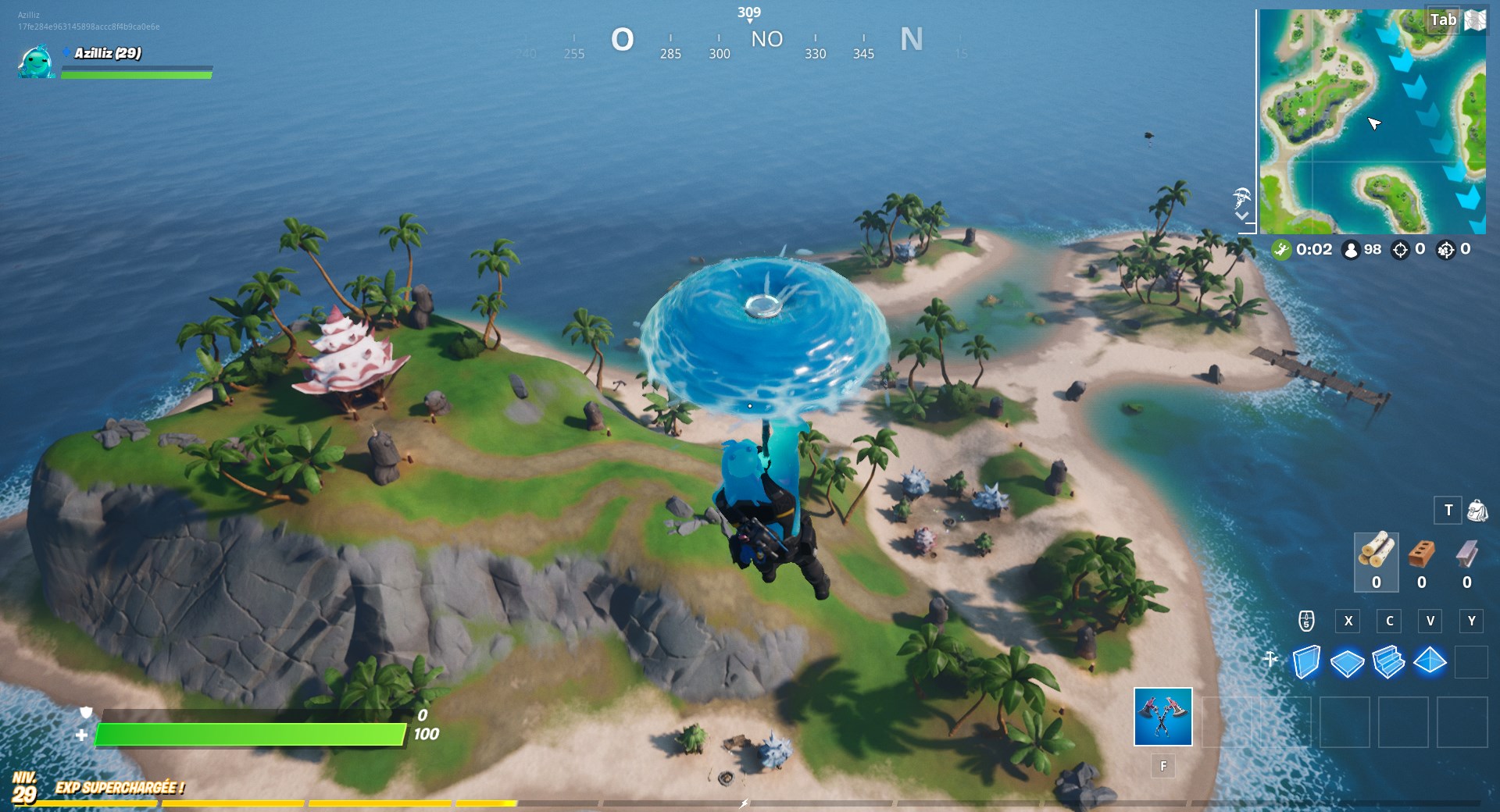The image size is (1500, 812).
Task: Click the edit tool wrench icon
Action: [x=1272, y=660]
